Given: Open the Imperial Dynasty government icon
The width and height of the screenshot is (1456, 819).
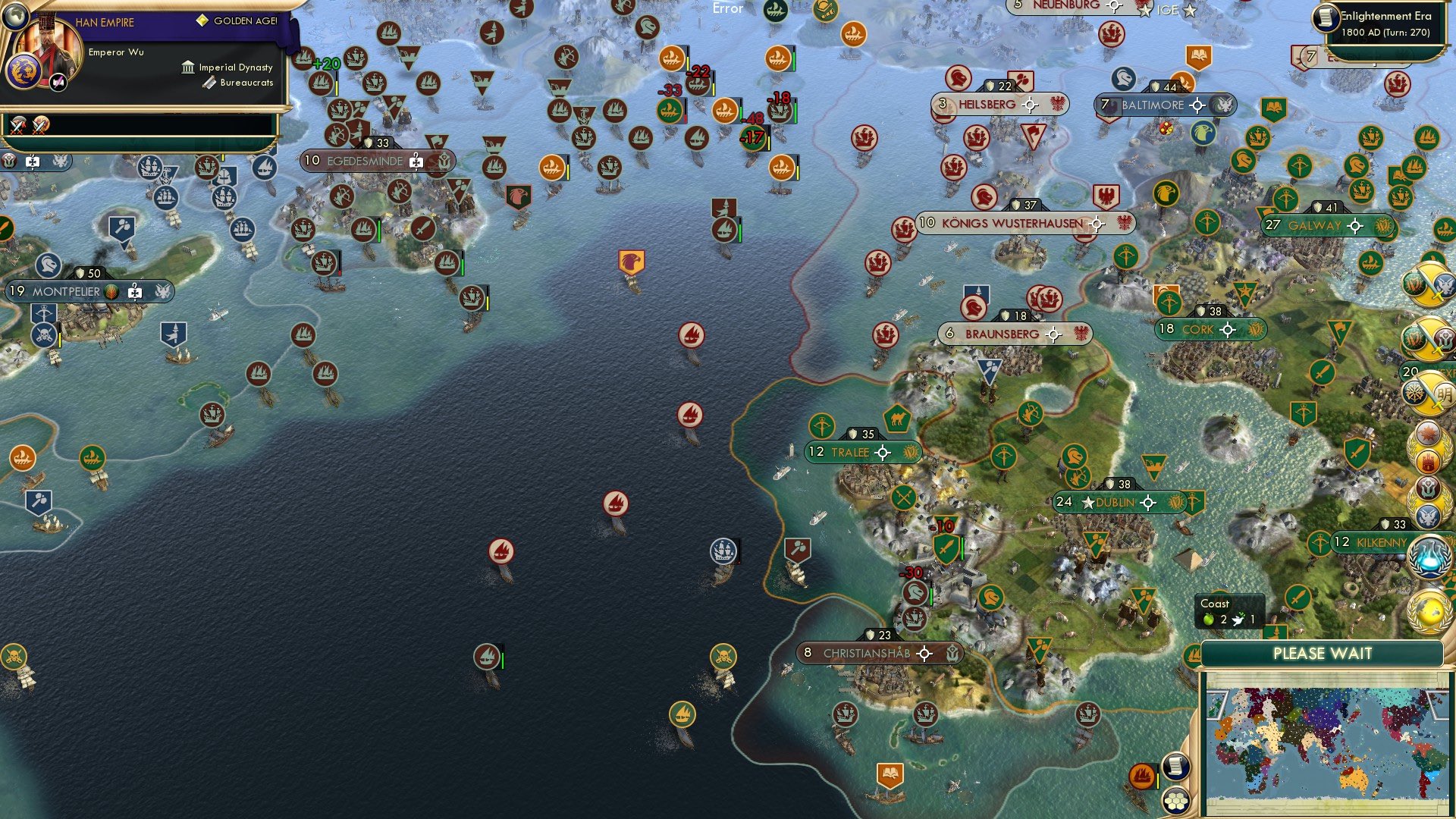Looking at the screenshot, I should point(187,67).
